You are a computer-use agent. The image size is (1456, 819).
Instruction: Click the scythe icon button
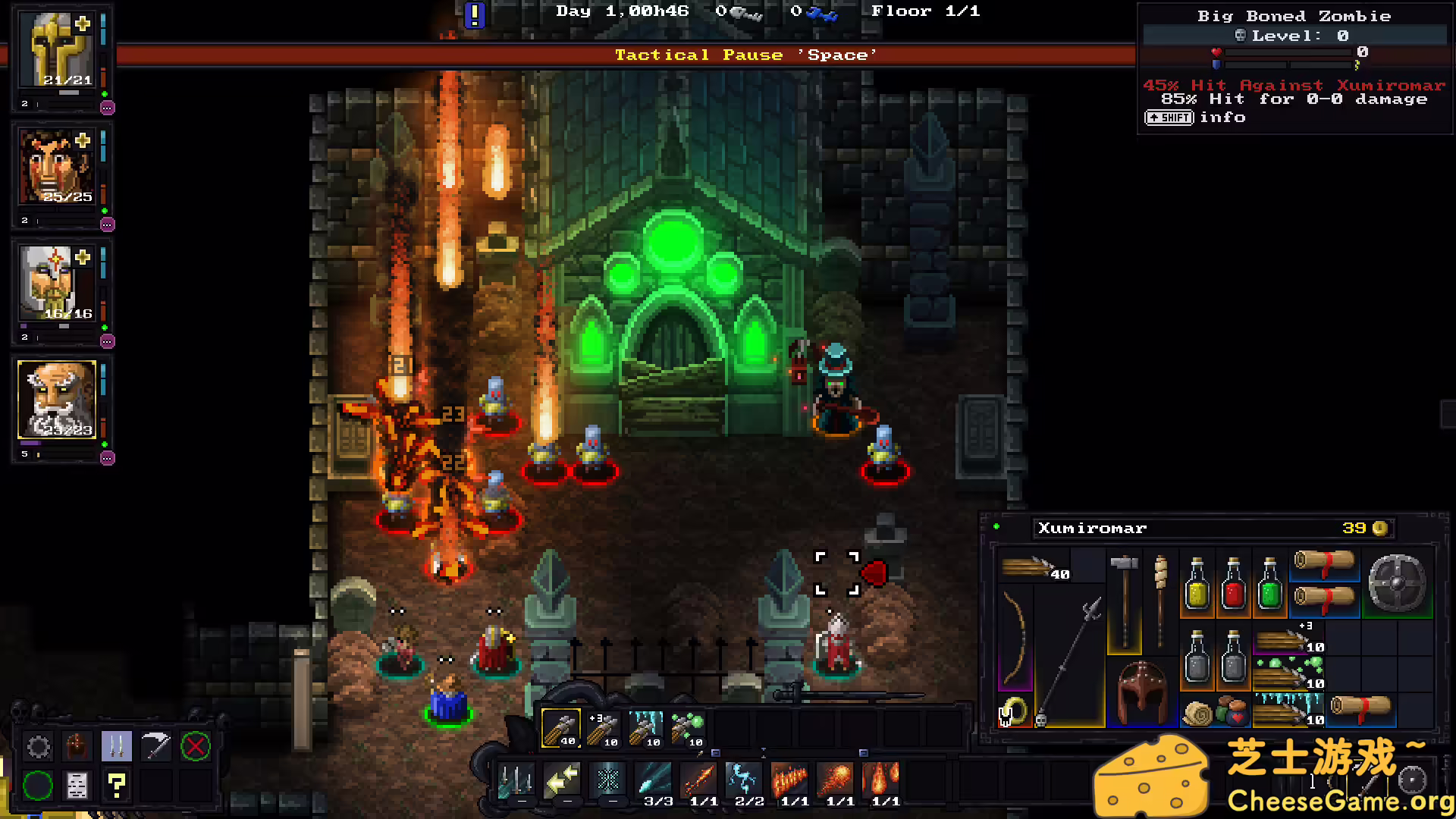pos(156,747)
